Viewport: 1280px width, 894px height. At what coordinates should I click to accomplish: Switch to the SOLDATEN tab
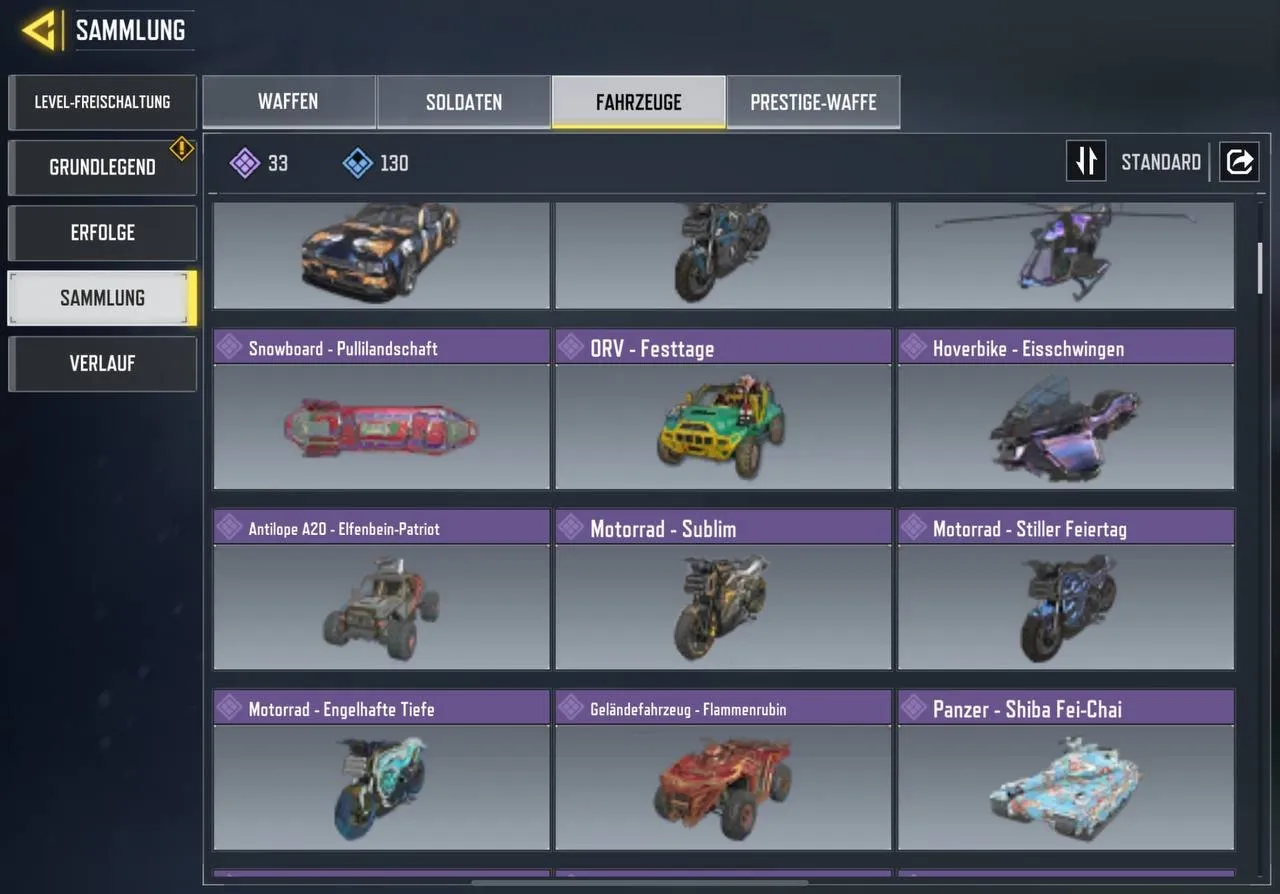pyautogui.click(x=463, y=101)
